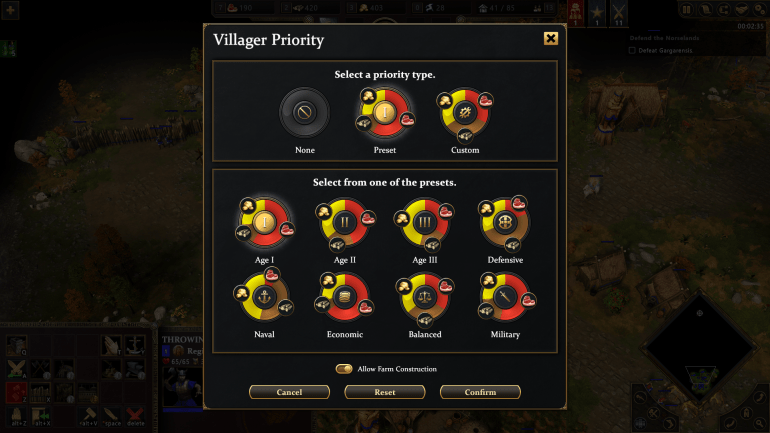
Task: Select the Naval preset
Action: (265, 297)
